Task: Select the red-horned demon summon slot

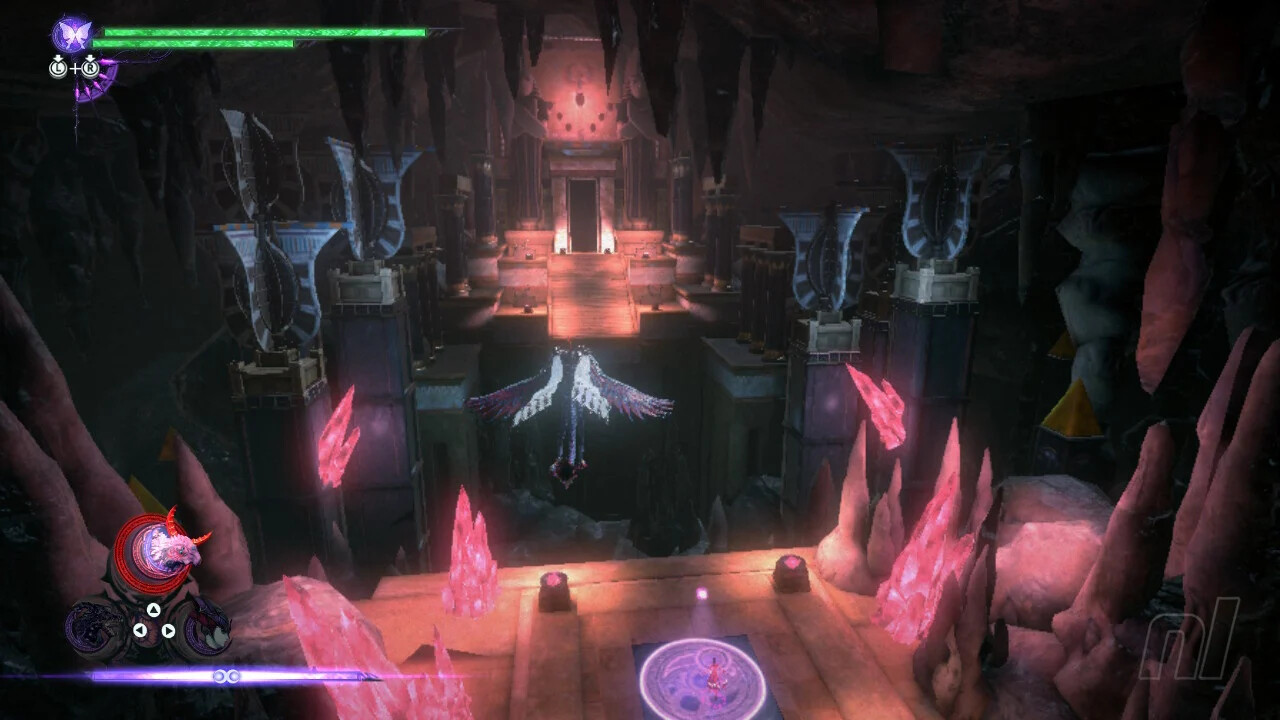Action: click(159, 552)
